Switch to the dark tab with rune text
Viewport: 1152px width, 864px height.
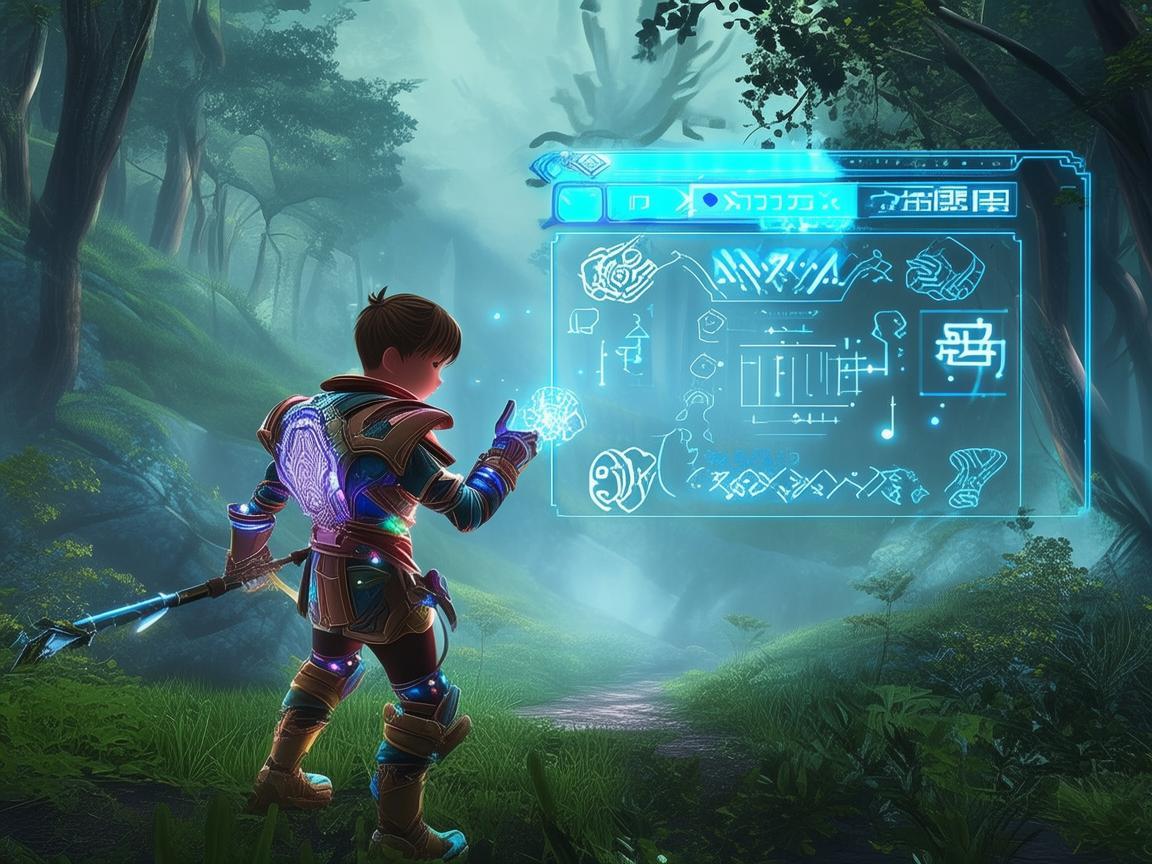938,201
